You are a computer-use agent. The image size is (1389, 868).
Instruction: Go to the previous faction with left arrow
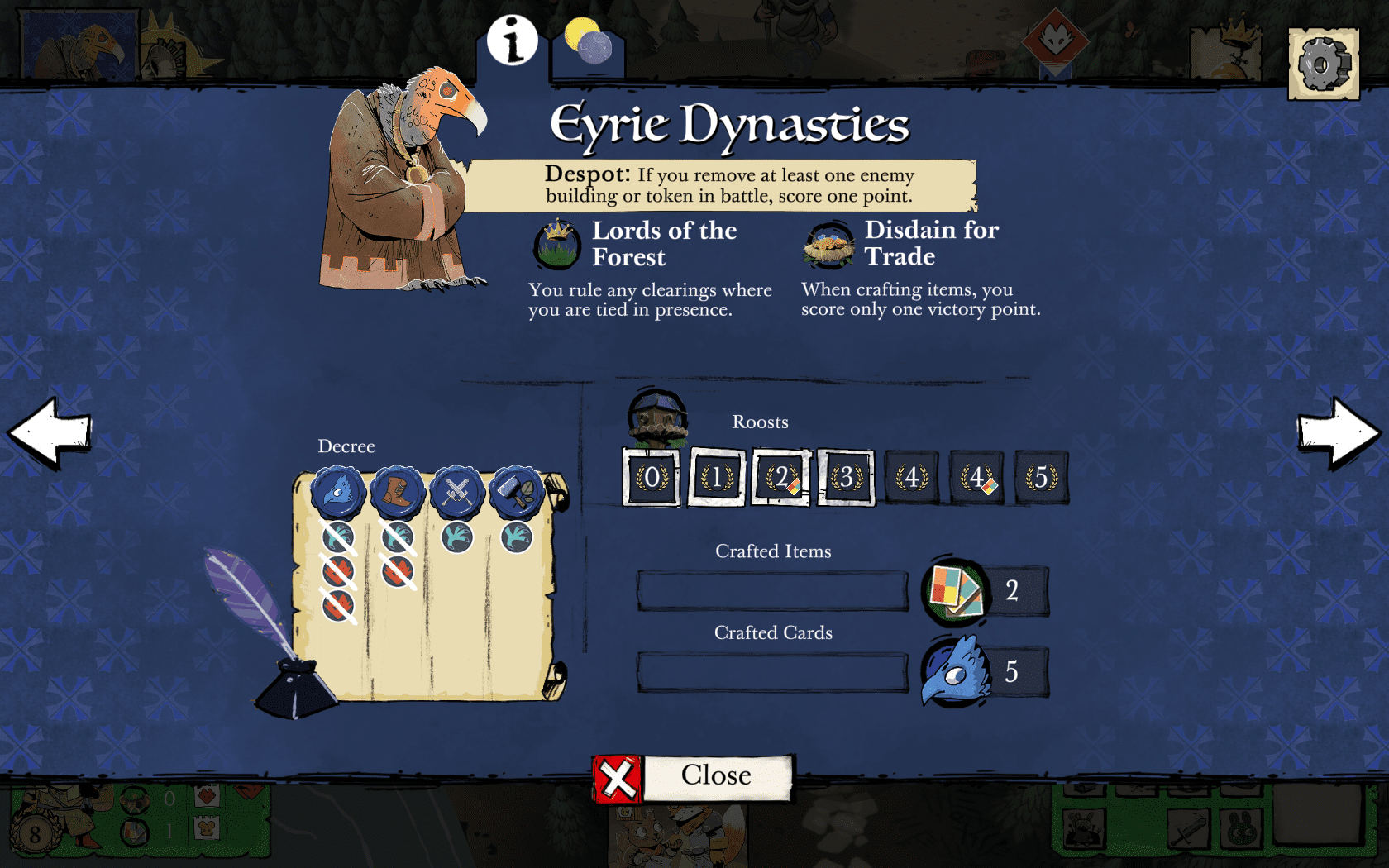tap(50, 432)
